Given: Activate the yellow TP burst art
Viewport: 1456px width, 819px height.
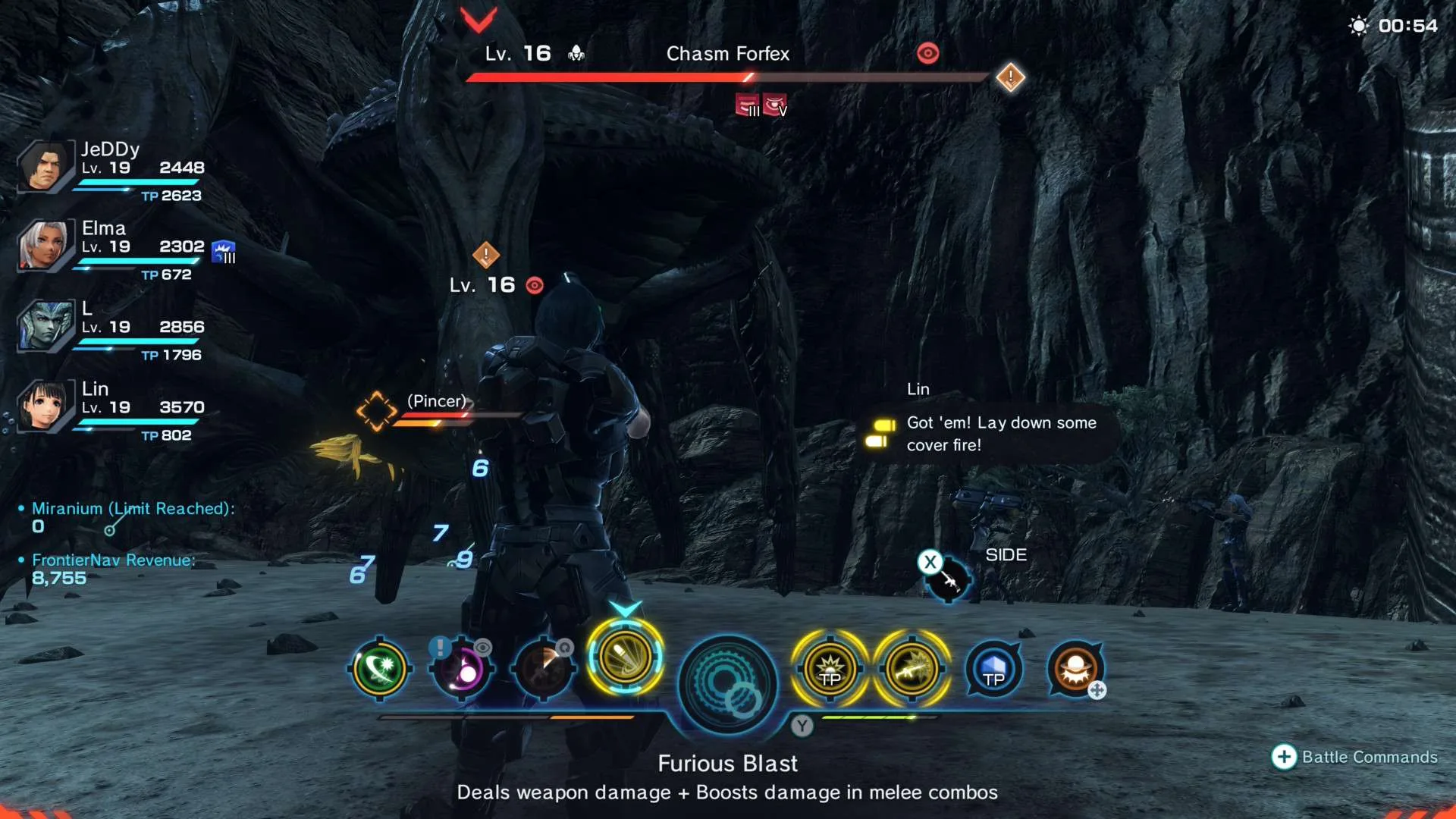Looking at the screenshot, I should (x=830, y=670).
